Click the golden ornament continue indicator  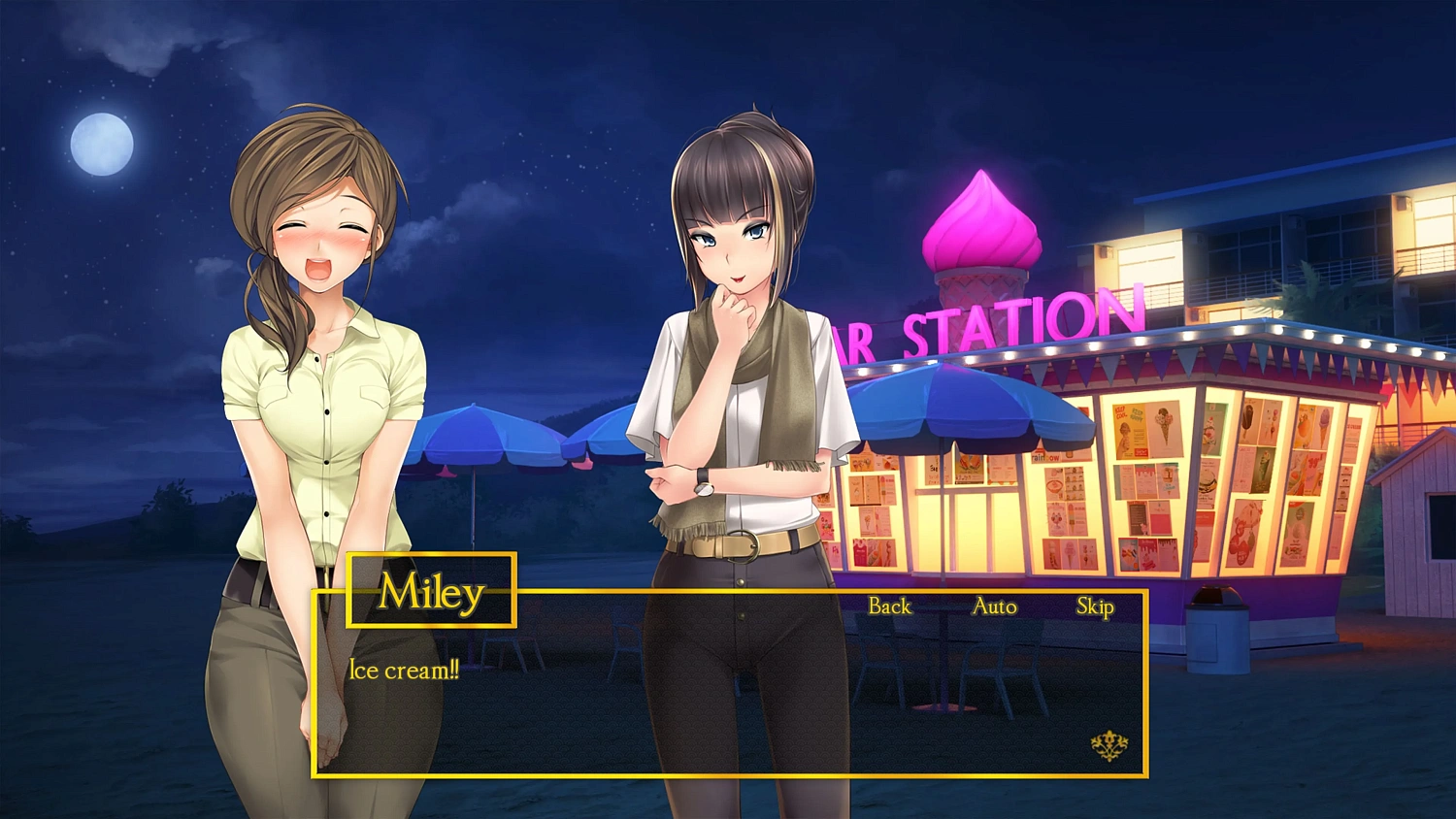click(1107, 743)
